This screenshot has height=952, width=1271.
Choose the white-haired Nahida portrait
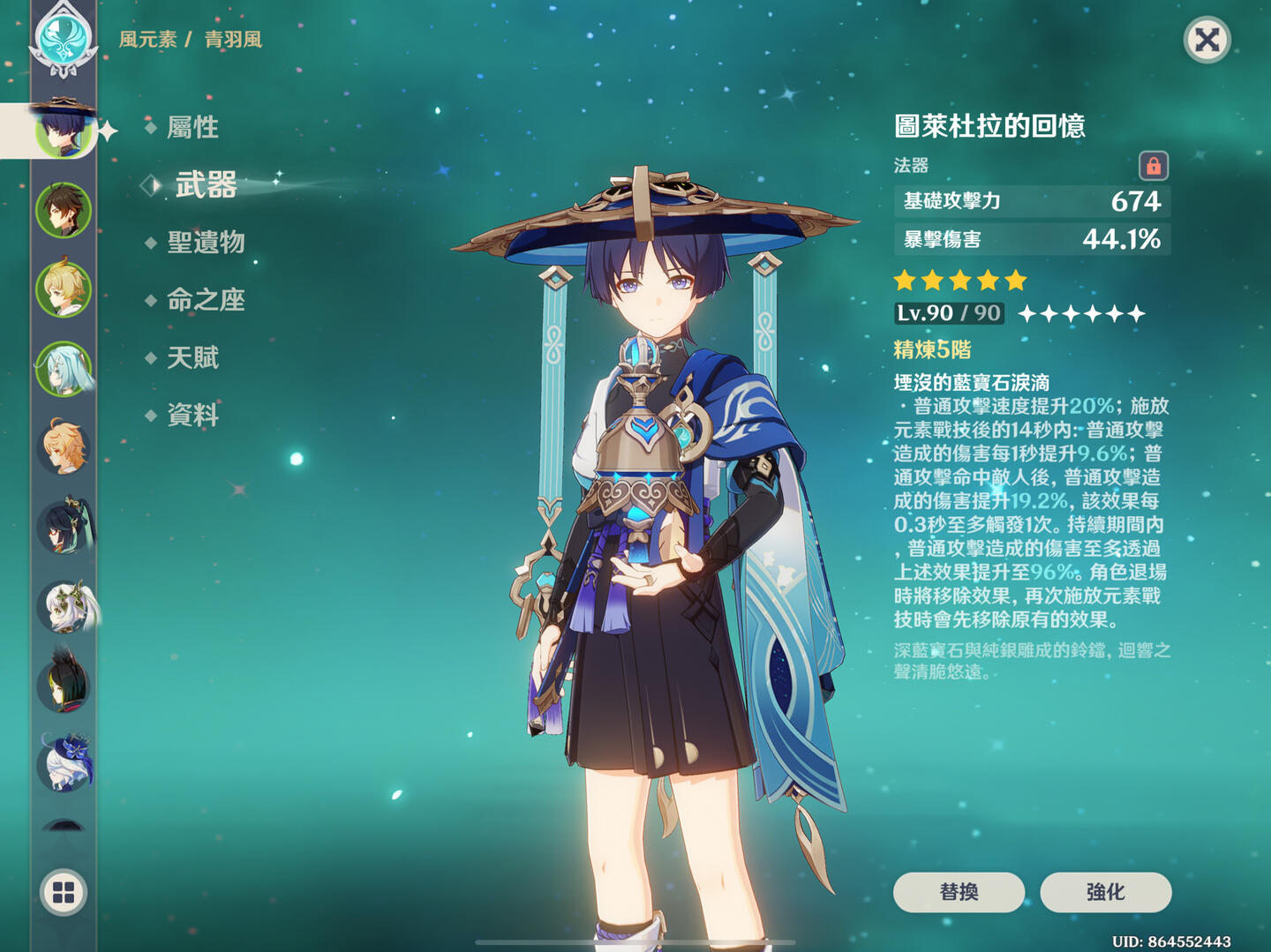(x=64, y=606)
